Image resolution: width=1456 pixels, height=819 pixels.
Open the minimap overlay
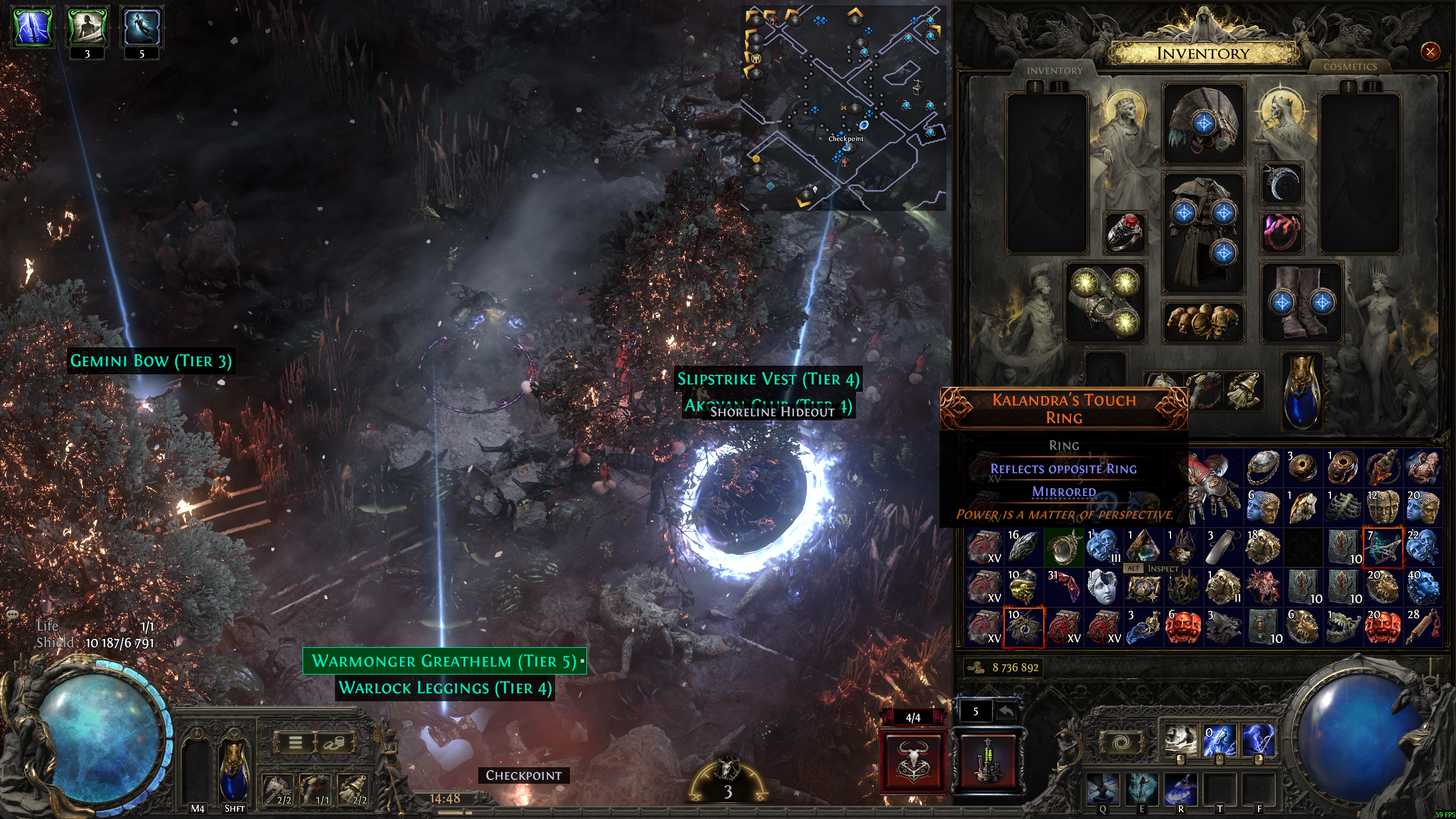point(843,108)
